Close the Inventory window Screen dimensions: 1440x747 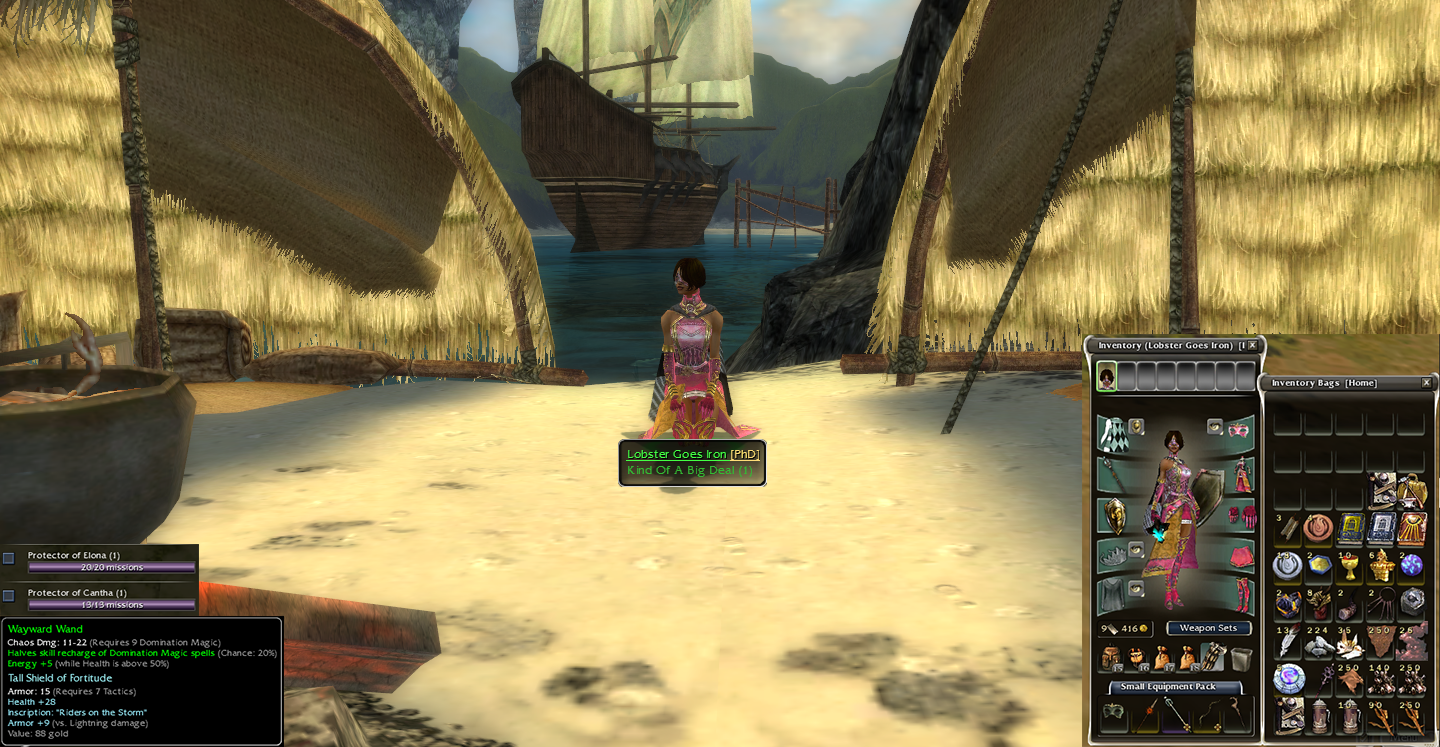[x=1252, y=345]
